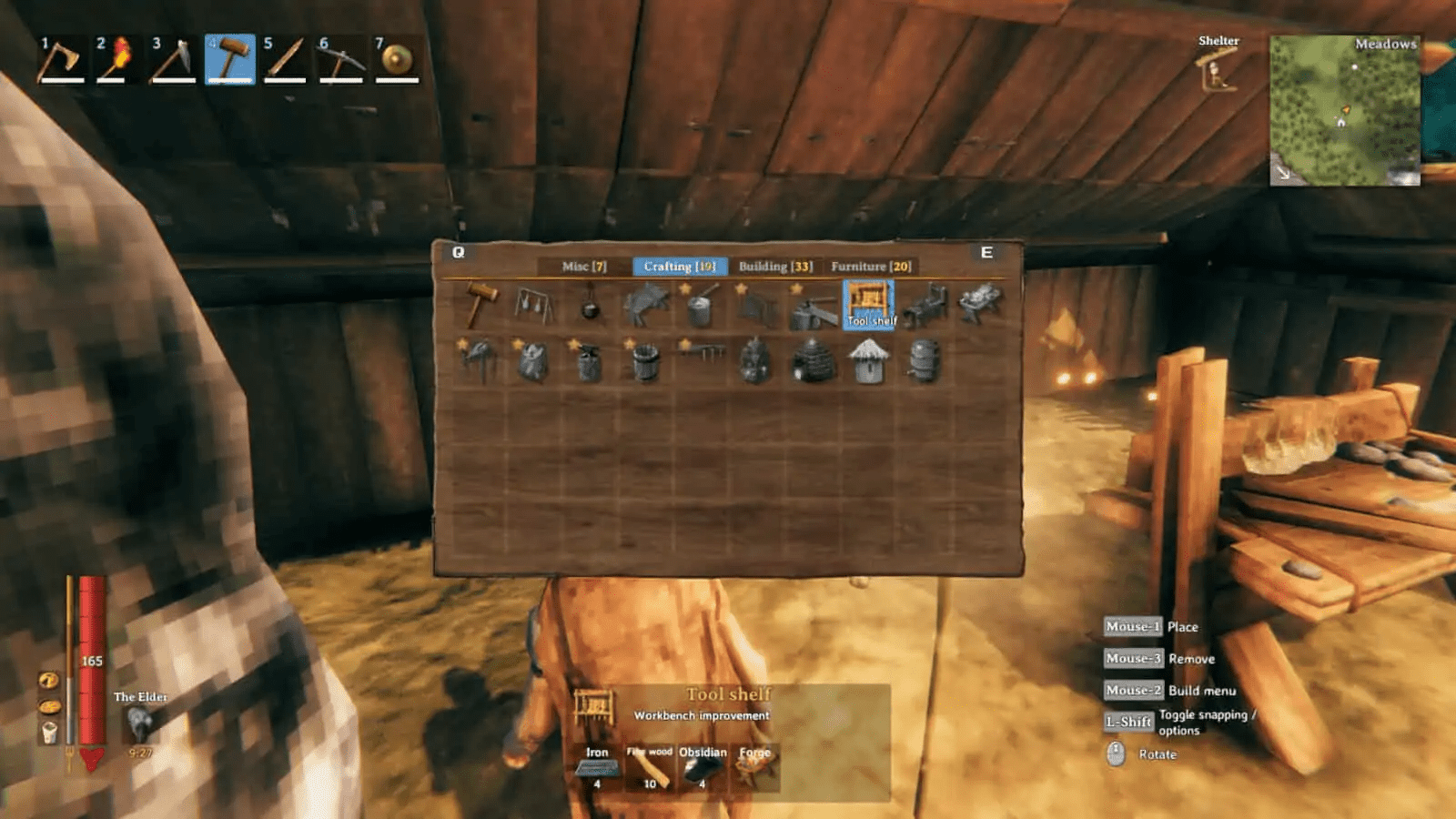The width and height of the screenshot is (1456, 819).
Task: Select the beehive-shaped kiln icon
Action: point(814,362)
